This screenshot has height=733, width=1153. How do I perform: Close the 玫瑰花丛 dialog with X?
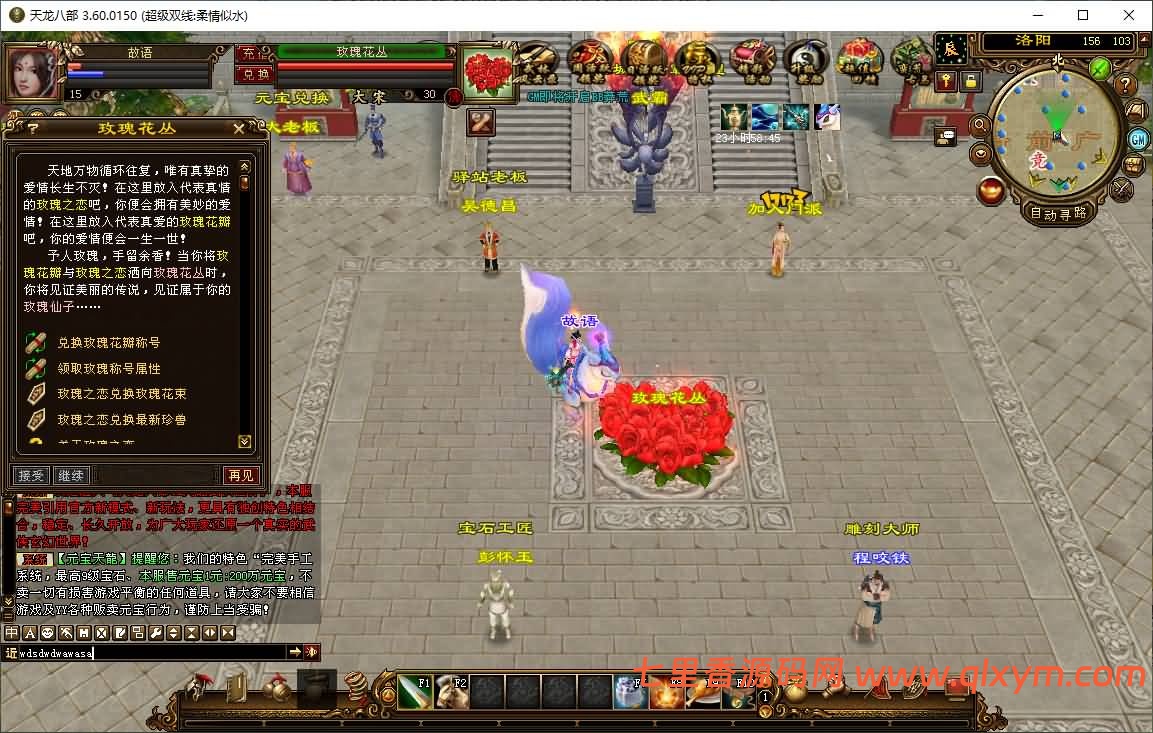238,128
